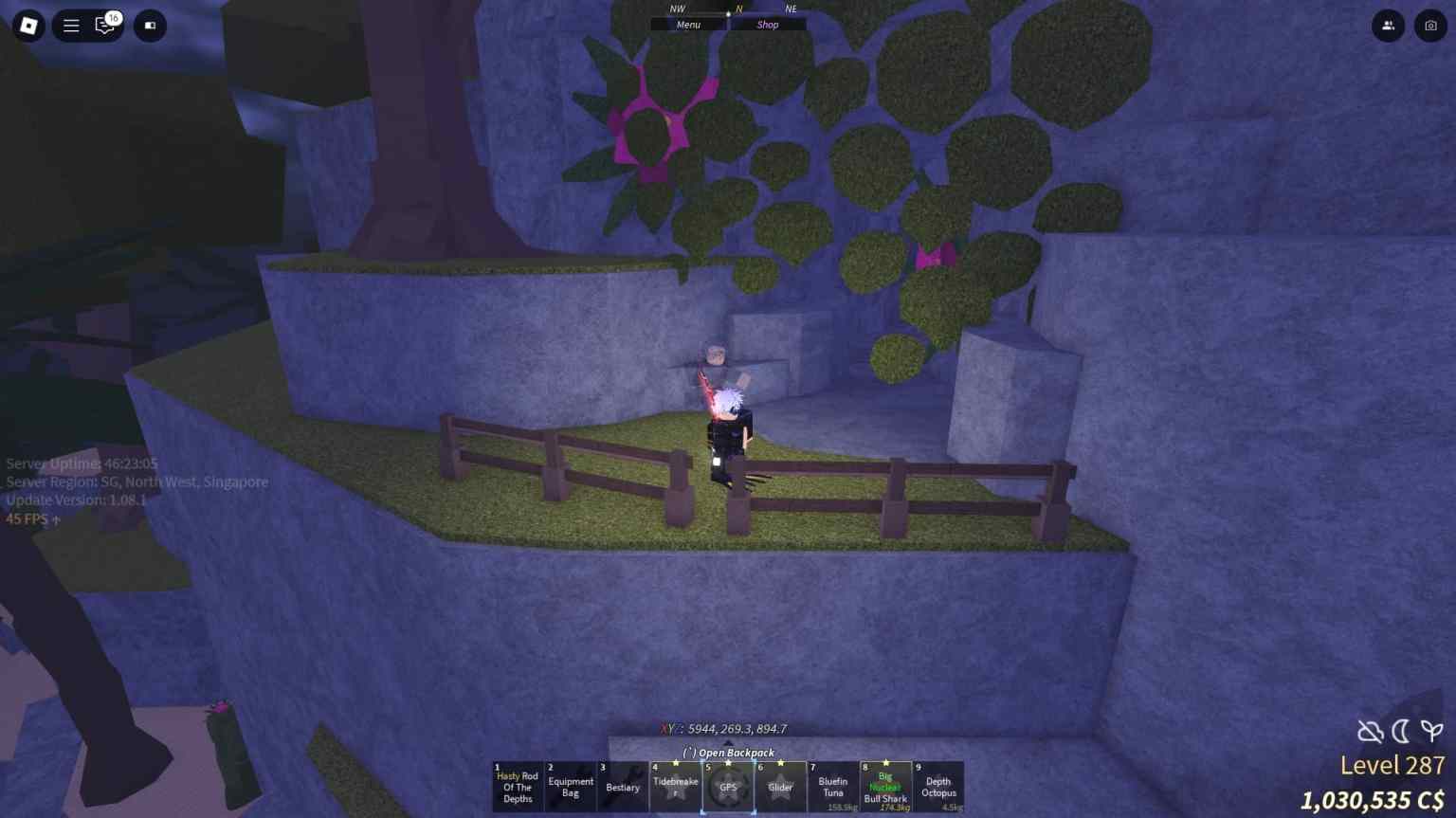Select the Tidebreaker in slot 4
1456x818 pixels.
pyautogui.click(x=676, y=787)
